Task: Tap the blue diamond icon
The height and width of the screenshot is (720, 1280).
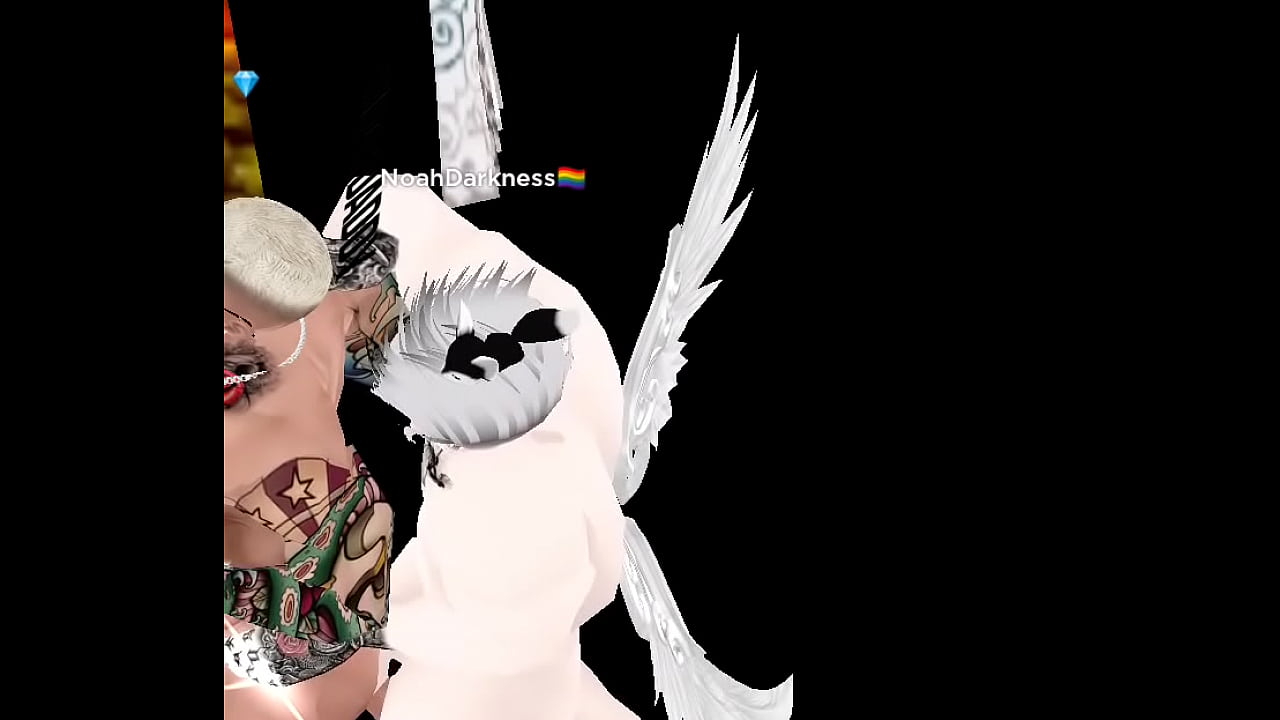Action: coord(246,83)
